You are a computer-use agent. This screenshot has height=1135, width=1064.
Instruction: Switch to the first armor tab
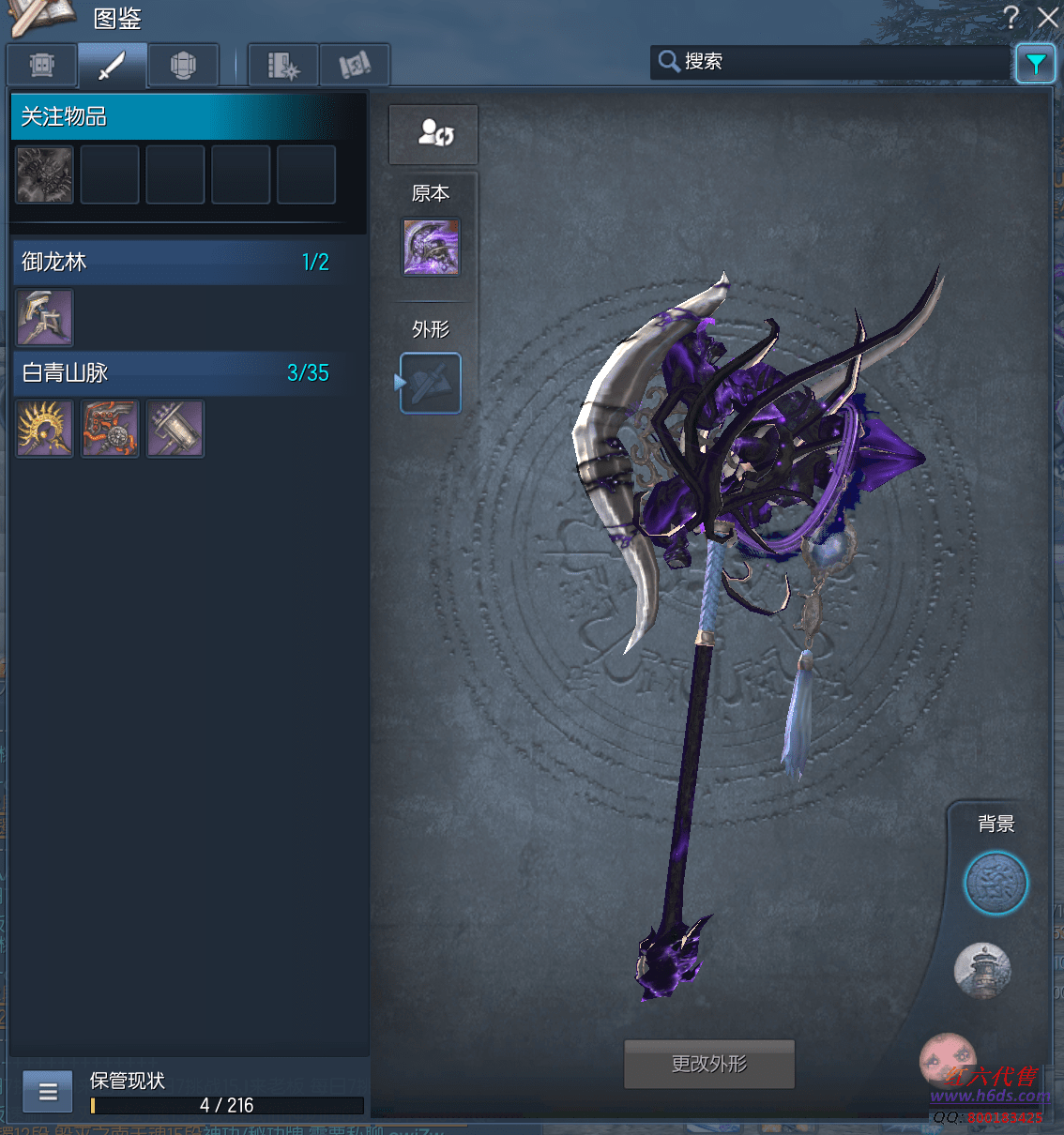[42, 66]
